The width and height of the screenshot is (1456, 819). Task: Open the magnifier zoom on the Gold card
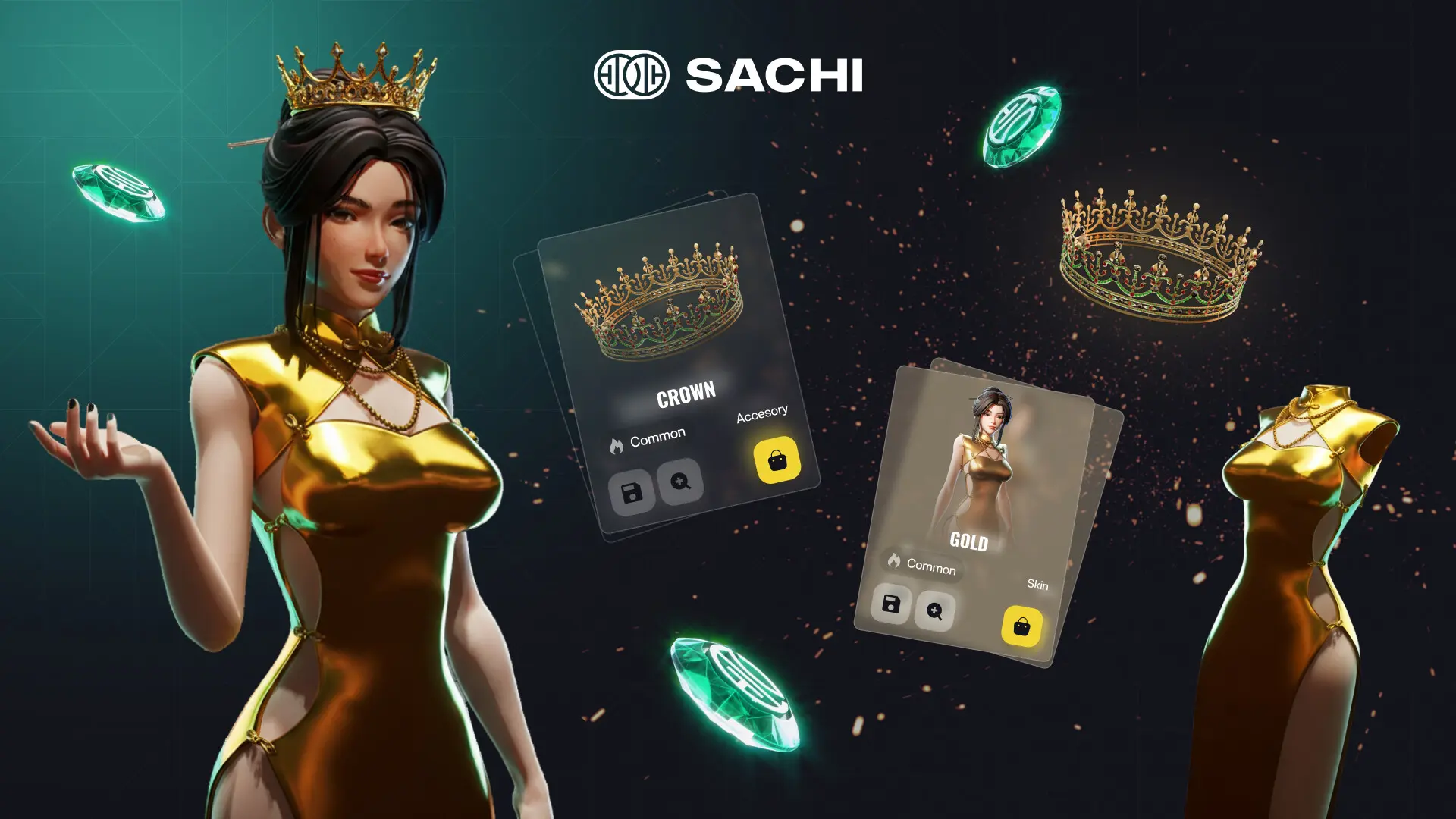point(934,611)
